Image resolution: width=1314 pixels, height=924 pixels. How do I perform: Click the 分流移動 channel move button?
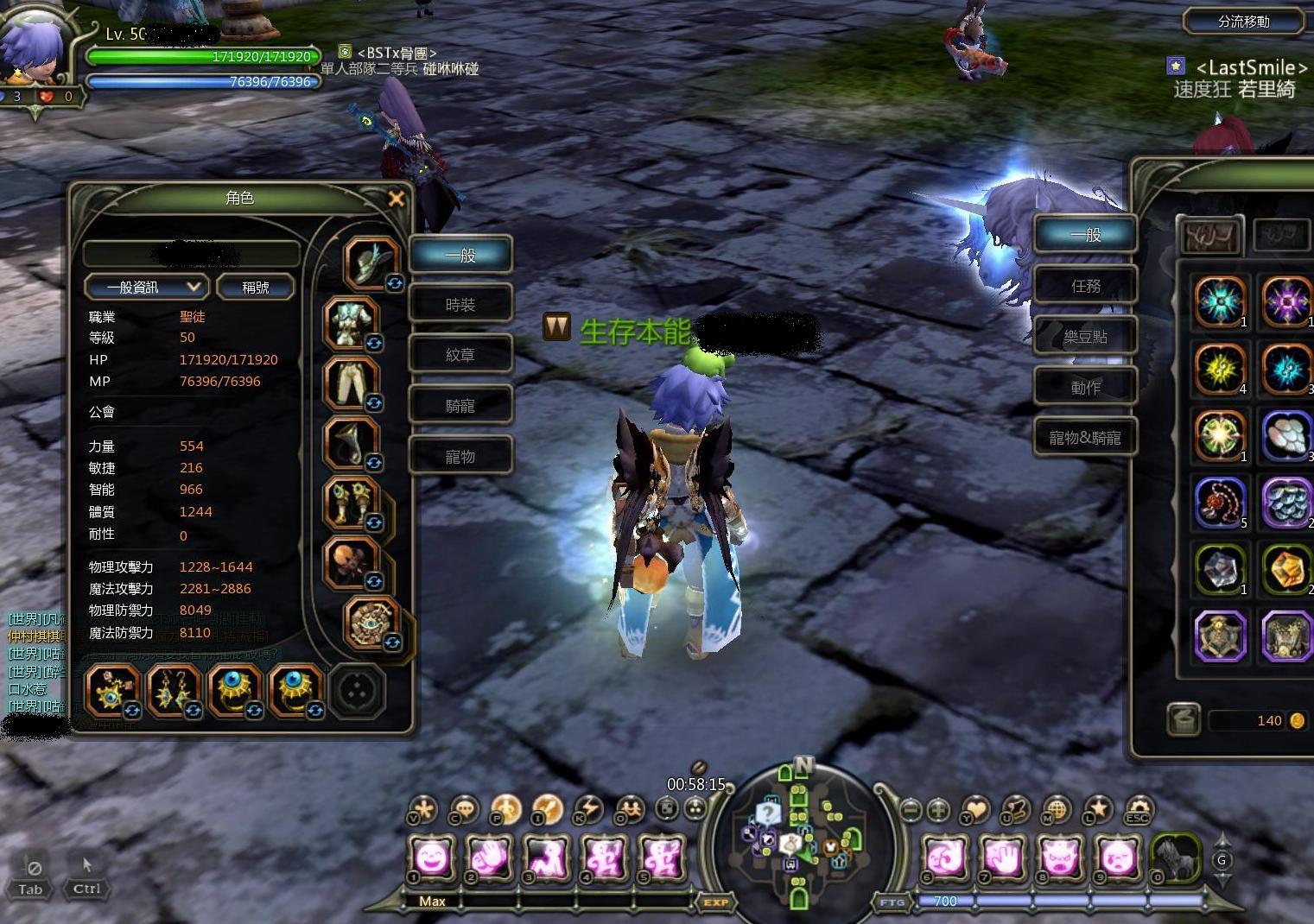click(1243, 22)
